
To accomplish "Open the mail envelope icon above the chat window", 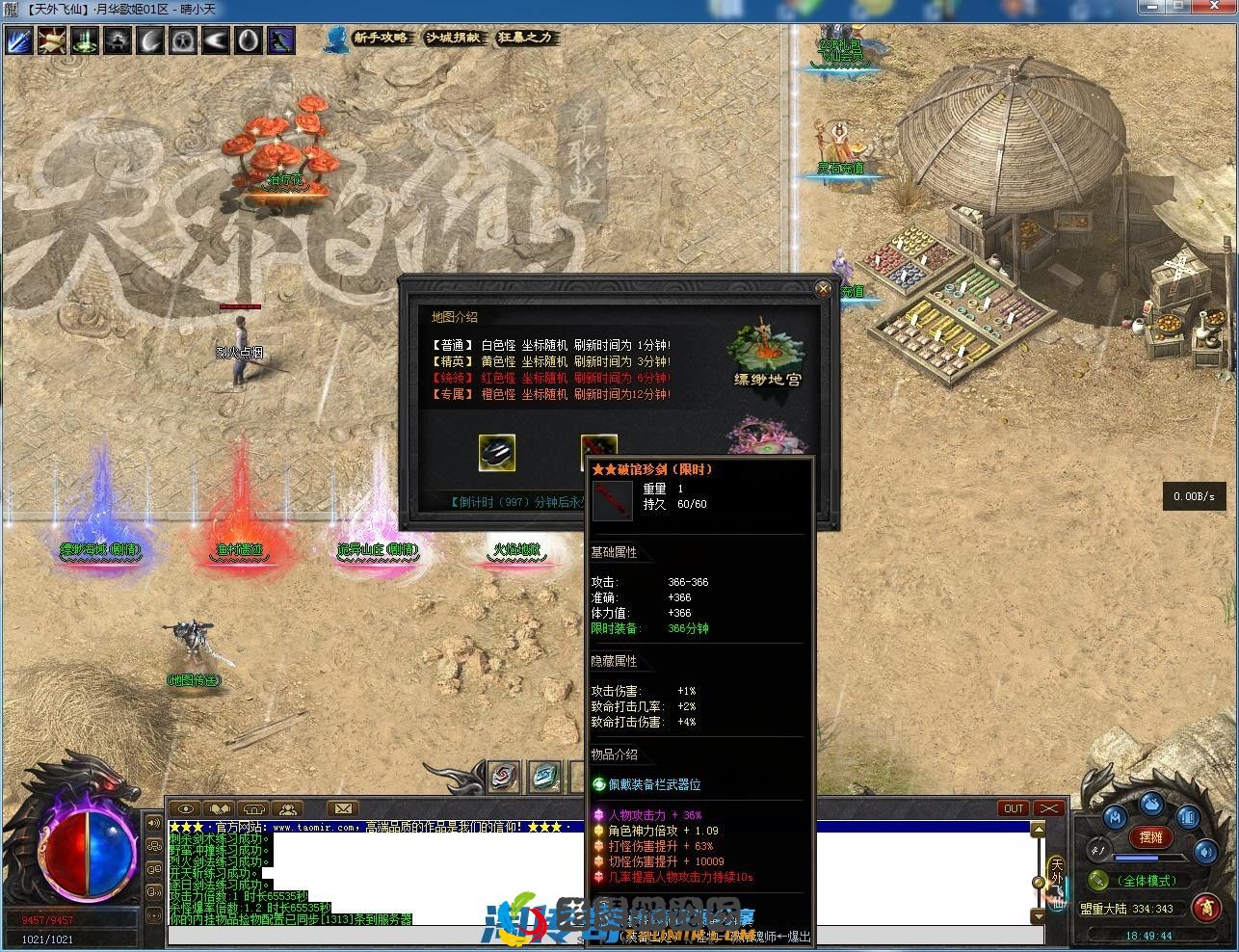I will [343, 807].
